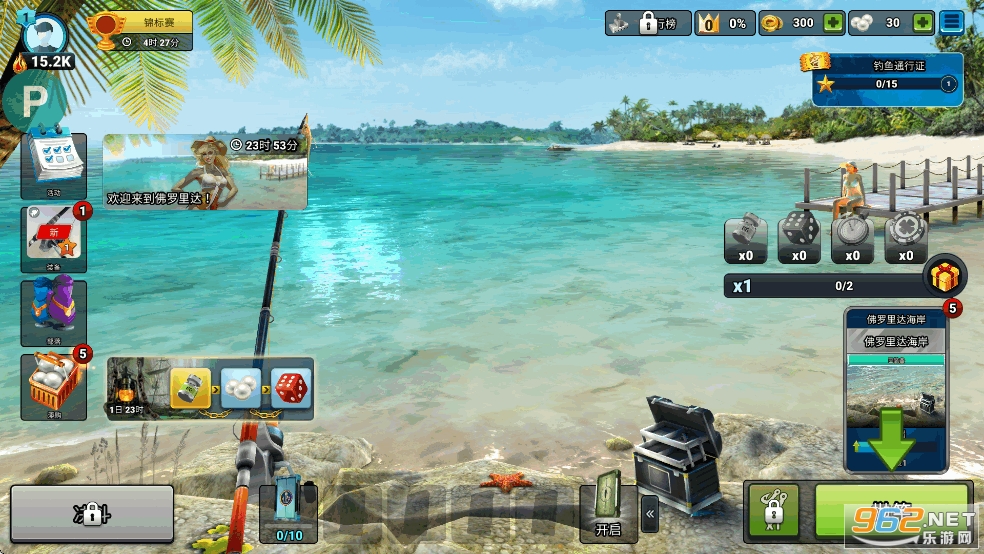
Task: Open the blue lantern collection slot 0/10
Action: (x=289, y=511)
